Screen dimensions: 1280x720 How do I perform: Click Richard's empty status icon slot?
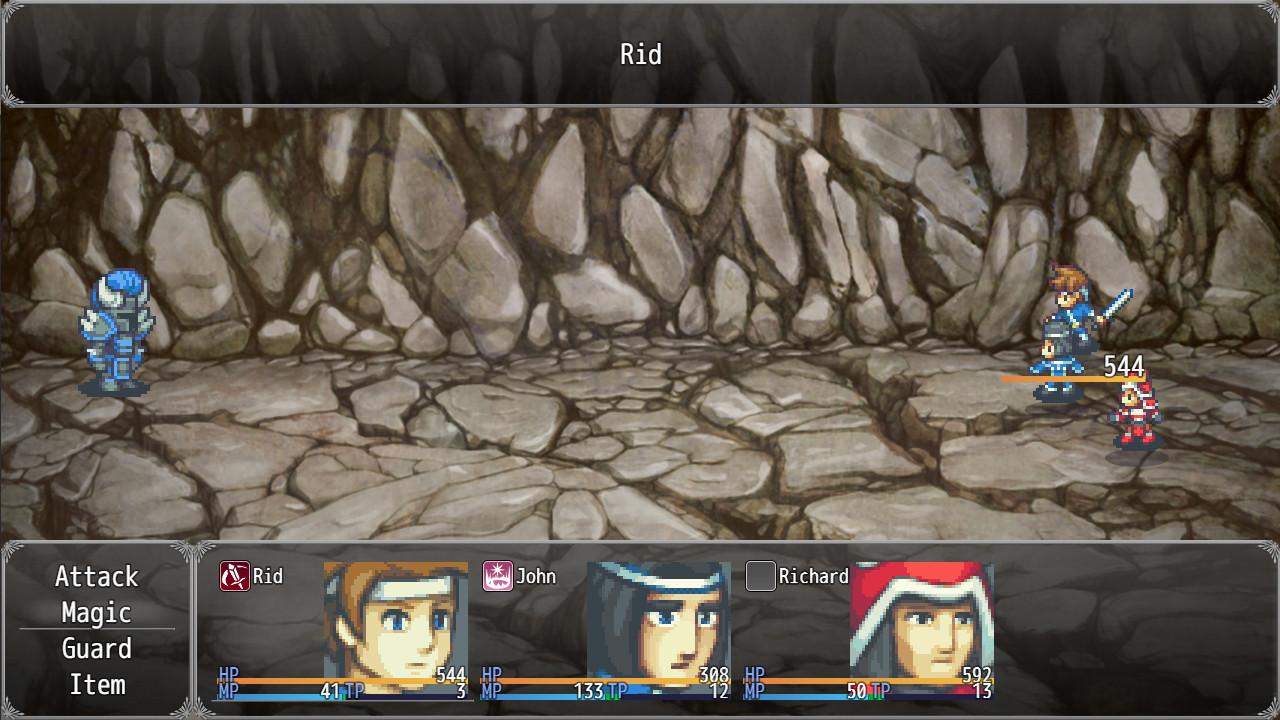tap(760, 575)
